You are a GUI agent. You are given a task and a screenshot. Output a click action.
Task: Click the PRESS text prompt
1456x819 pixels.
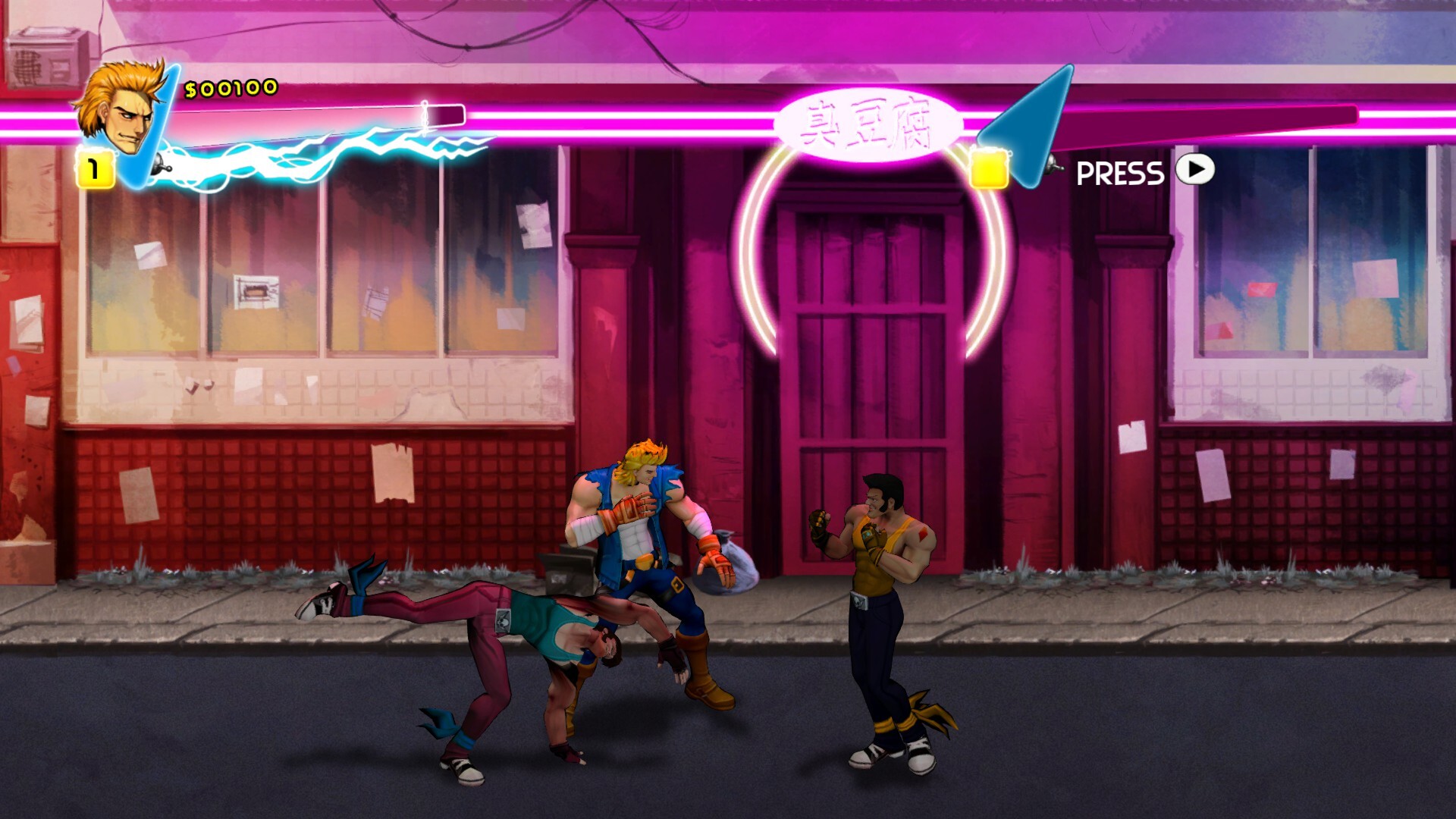pyautogui.click(x=1120, y=173)
